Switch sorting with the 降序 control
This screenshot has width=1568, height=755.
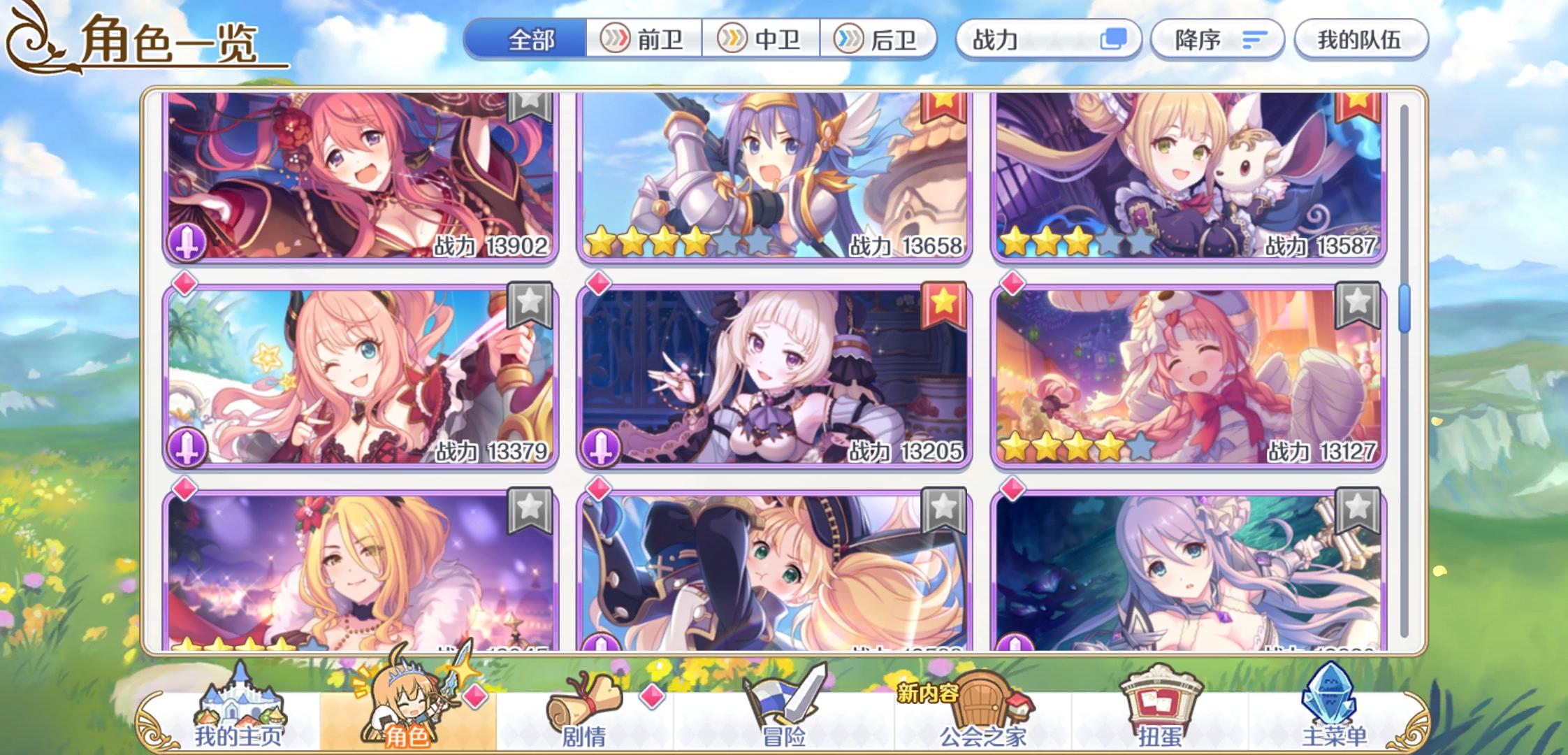coord(1214,40)
